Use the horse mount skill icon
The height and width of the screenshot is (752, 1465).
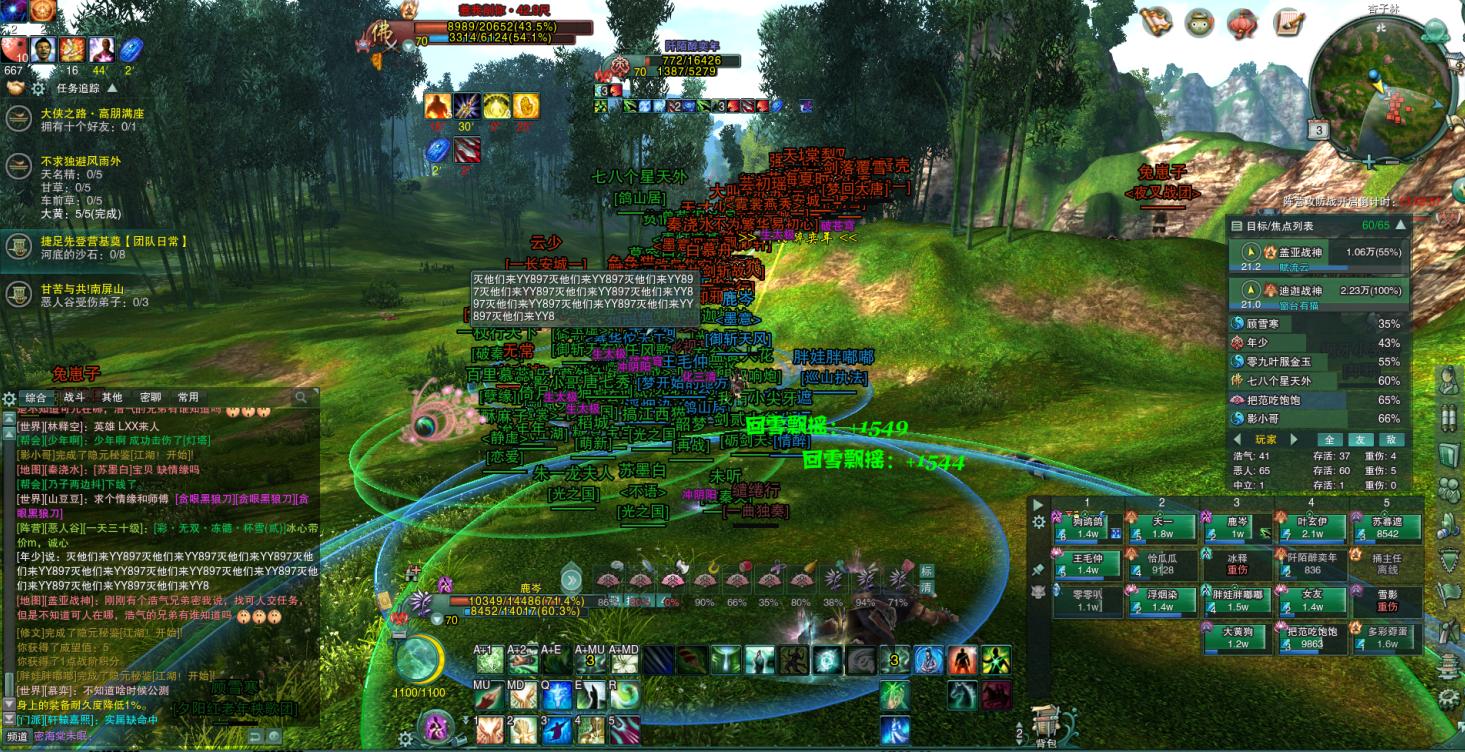pos(962,693)
